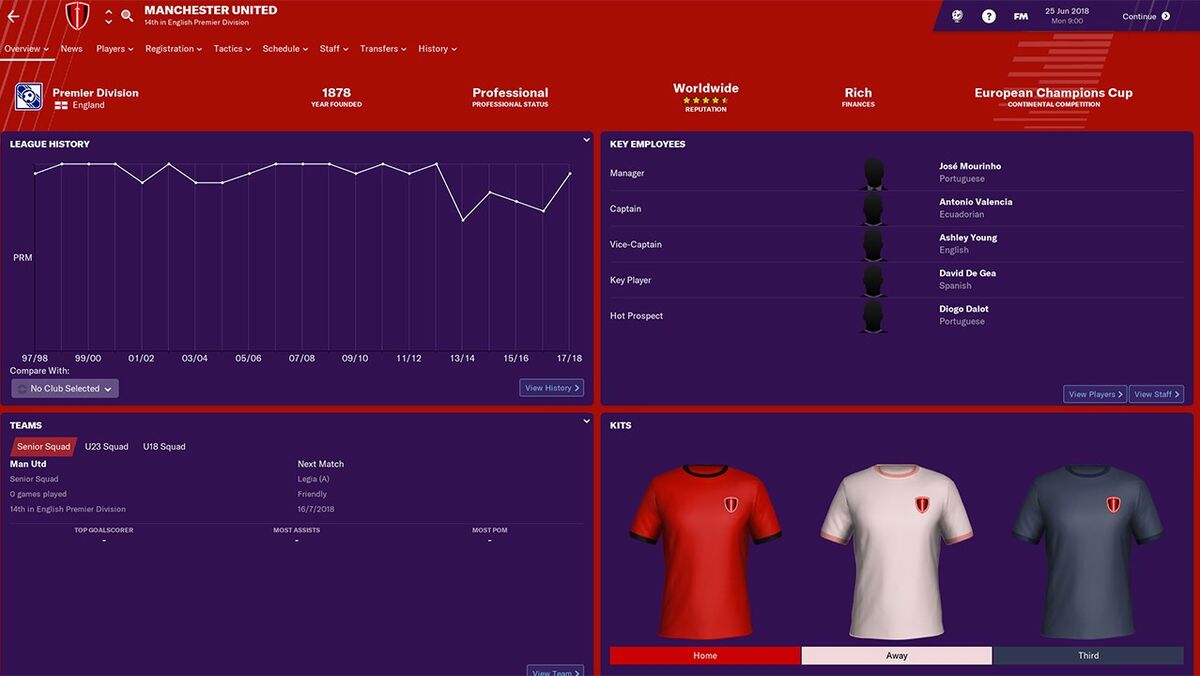The height and width of the screenshot is (676, 1200).
Task: Open manager José Mourinho's profile
Action: tap(969, 166)
